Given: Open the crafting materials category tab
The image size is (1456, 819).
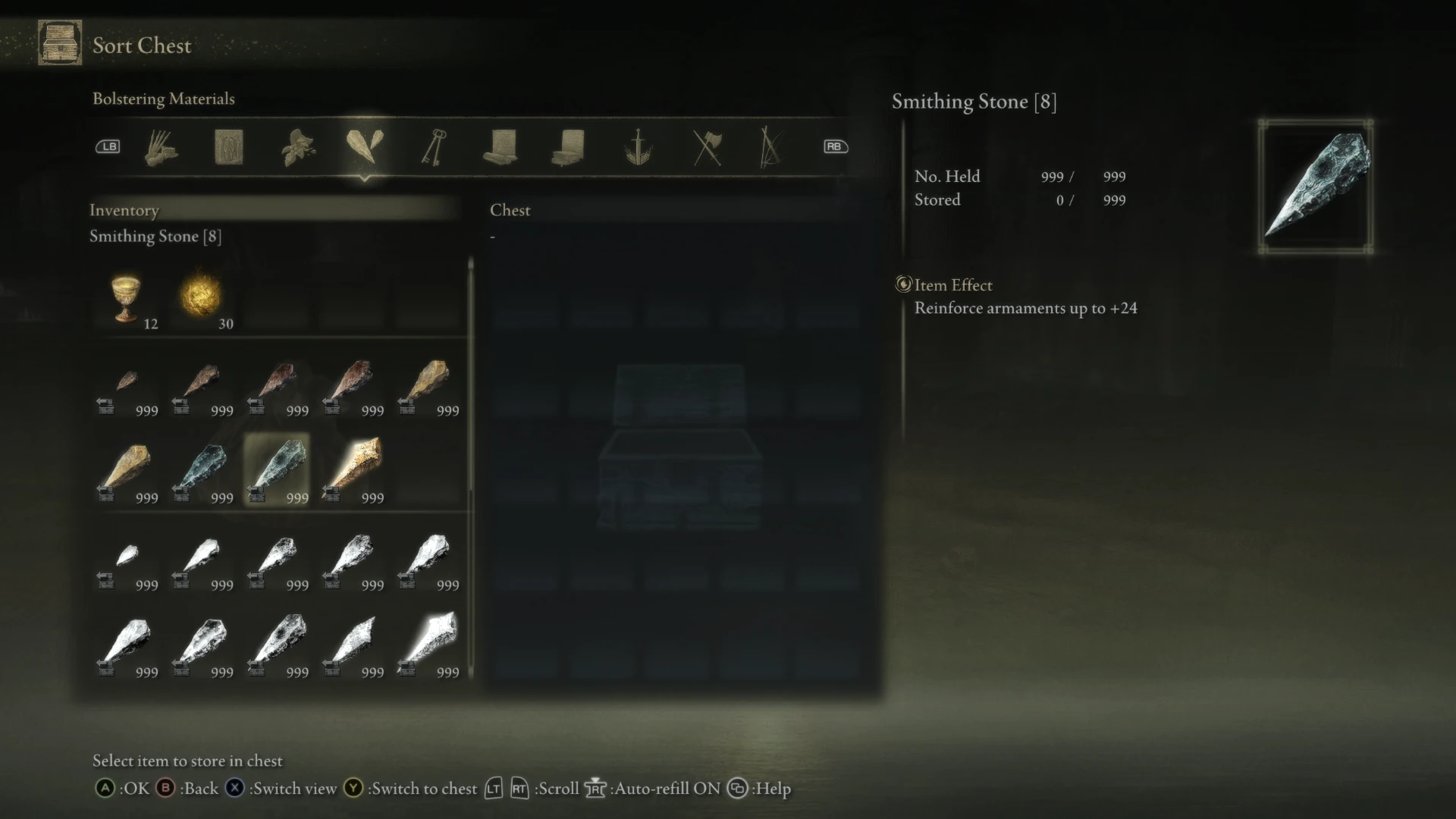Looking at the screenshot, I should [x=162, y=148].
